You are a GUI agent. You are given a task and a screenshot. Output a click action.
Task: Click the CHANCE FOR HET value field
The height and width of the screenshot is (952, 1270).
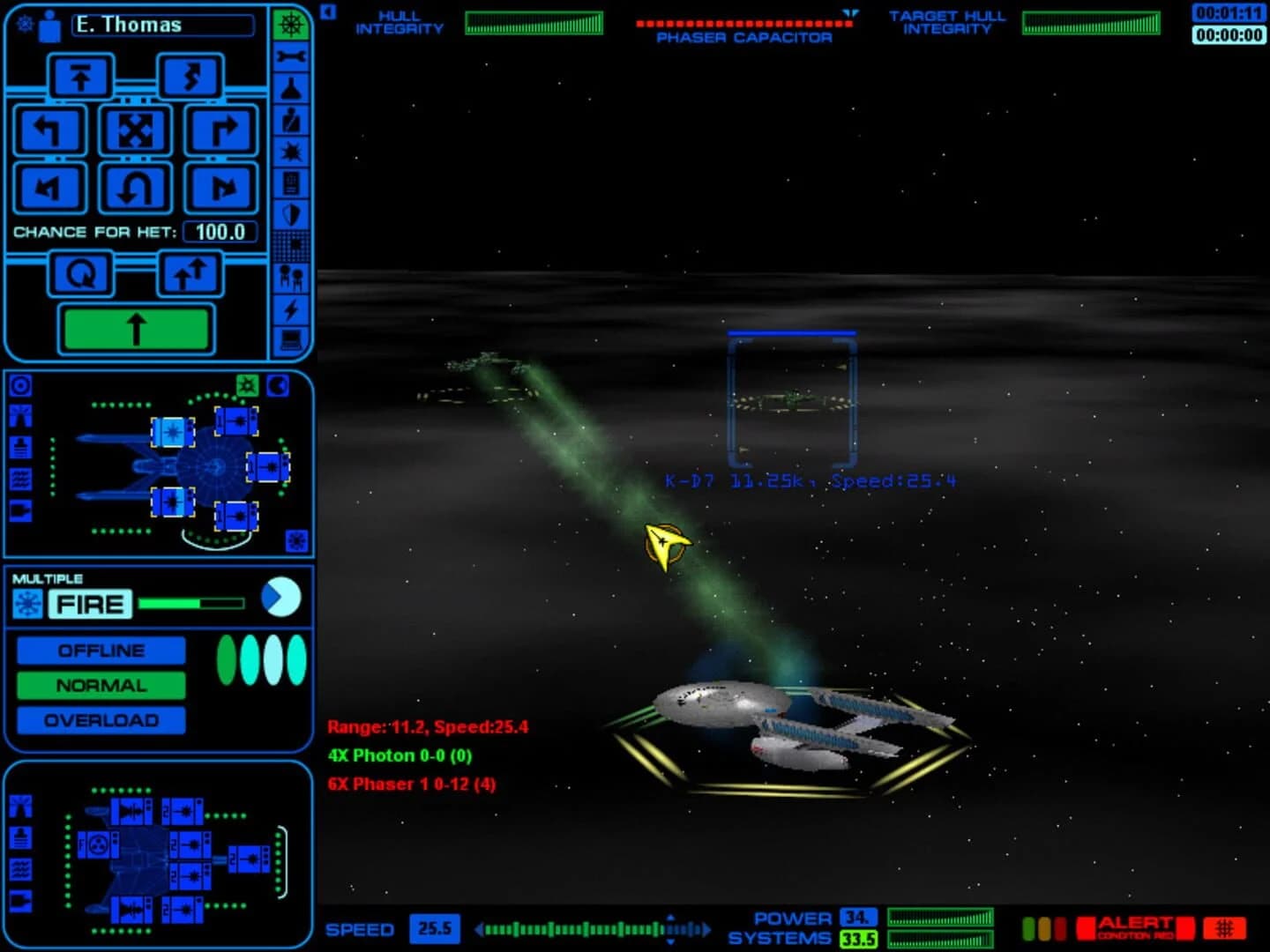[220, 233]
